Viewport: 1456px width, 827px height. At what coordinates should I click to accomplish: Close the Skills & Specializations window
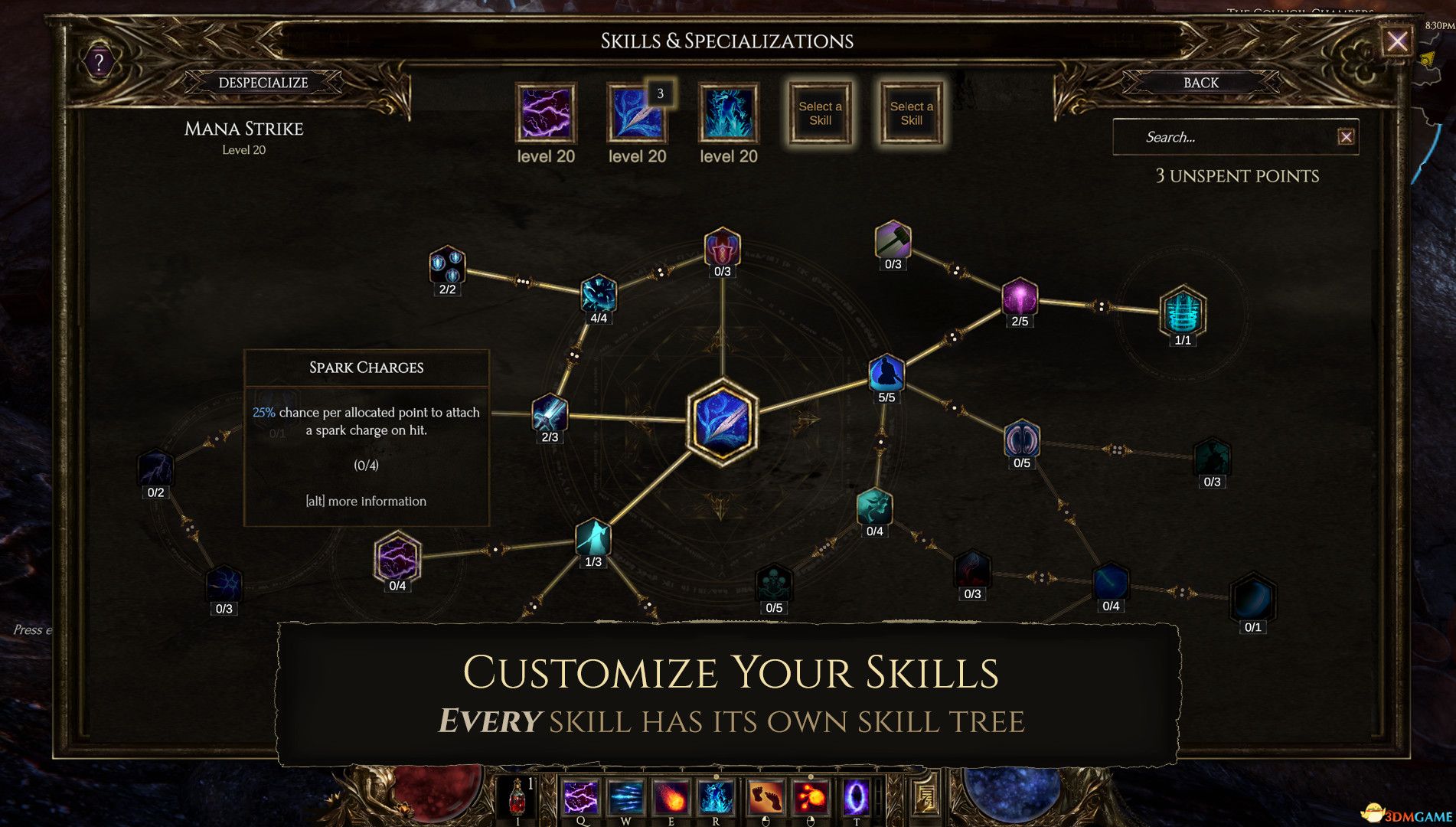[1396, 41]
